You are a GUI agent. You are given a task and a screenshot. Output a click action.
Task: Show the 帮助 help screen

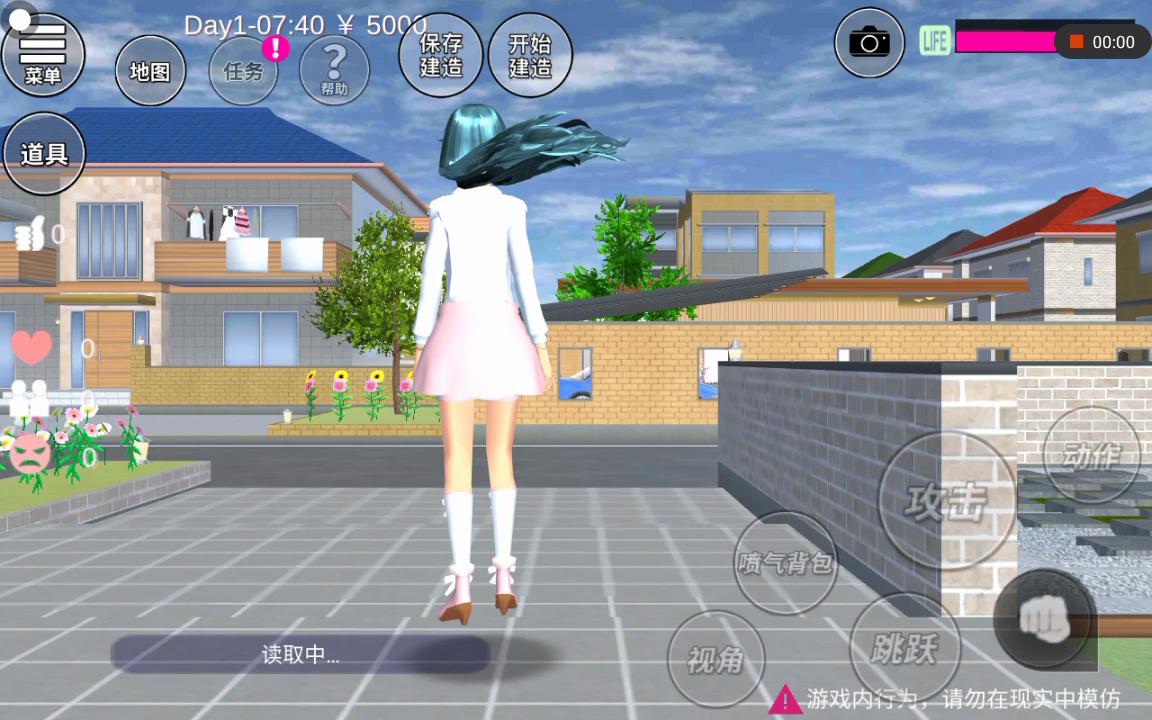click(x=334, y=70)
